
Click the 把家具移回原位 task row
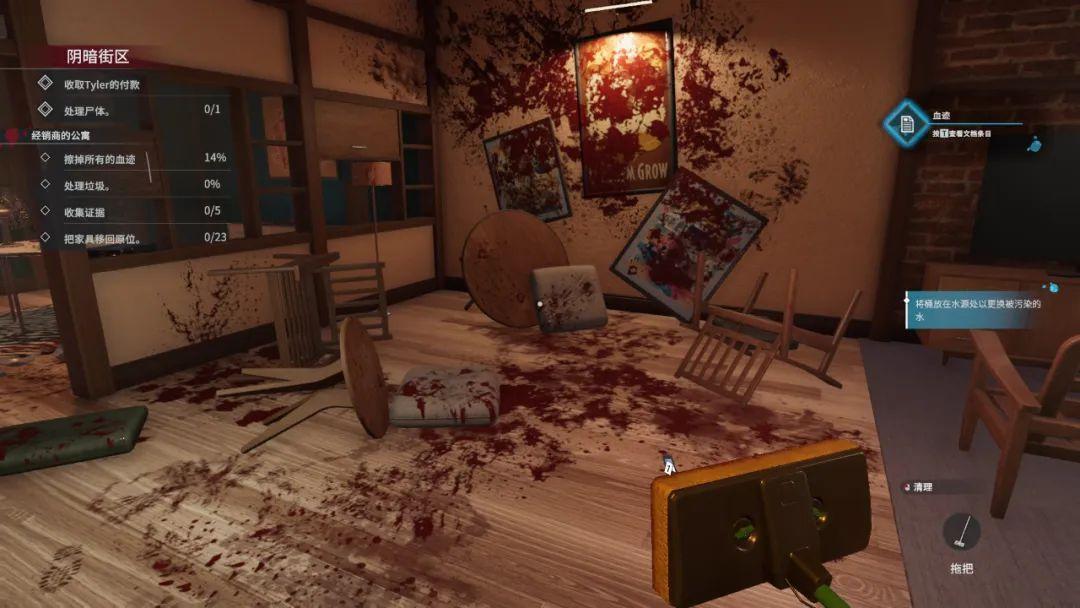pos(102,238)
